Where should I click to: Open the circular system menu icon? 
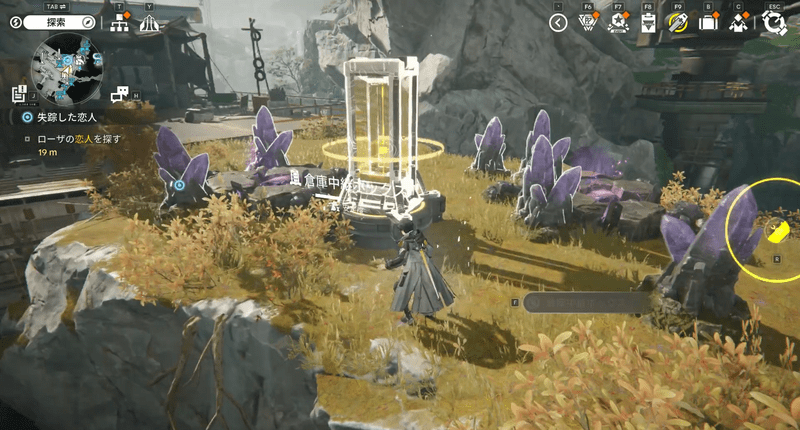[x=775, y=23]
